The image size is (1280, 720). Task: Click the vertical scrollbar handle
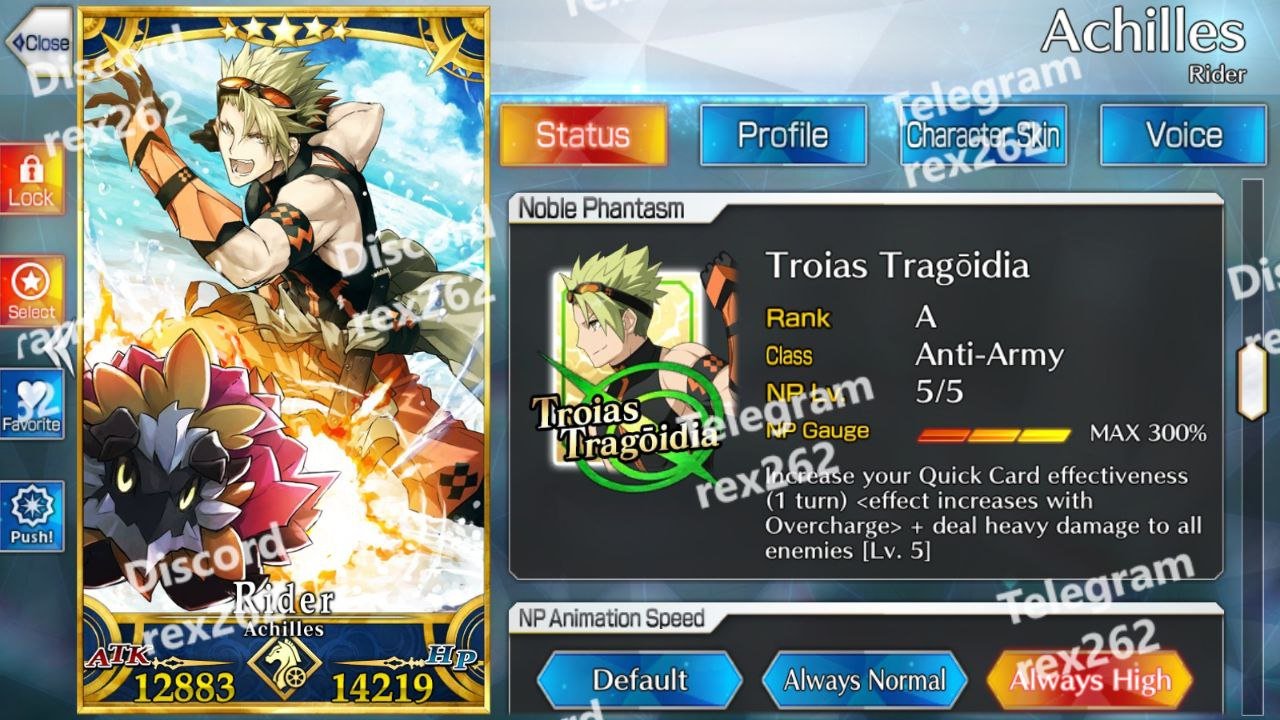(1251, 381)
